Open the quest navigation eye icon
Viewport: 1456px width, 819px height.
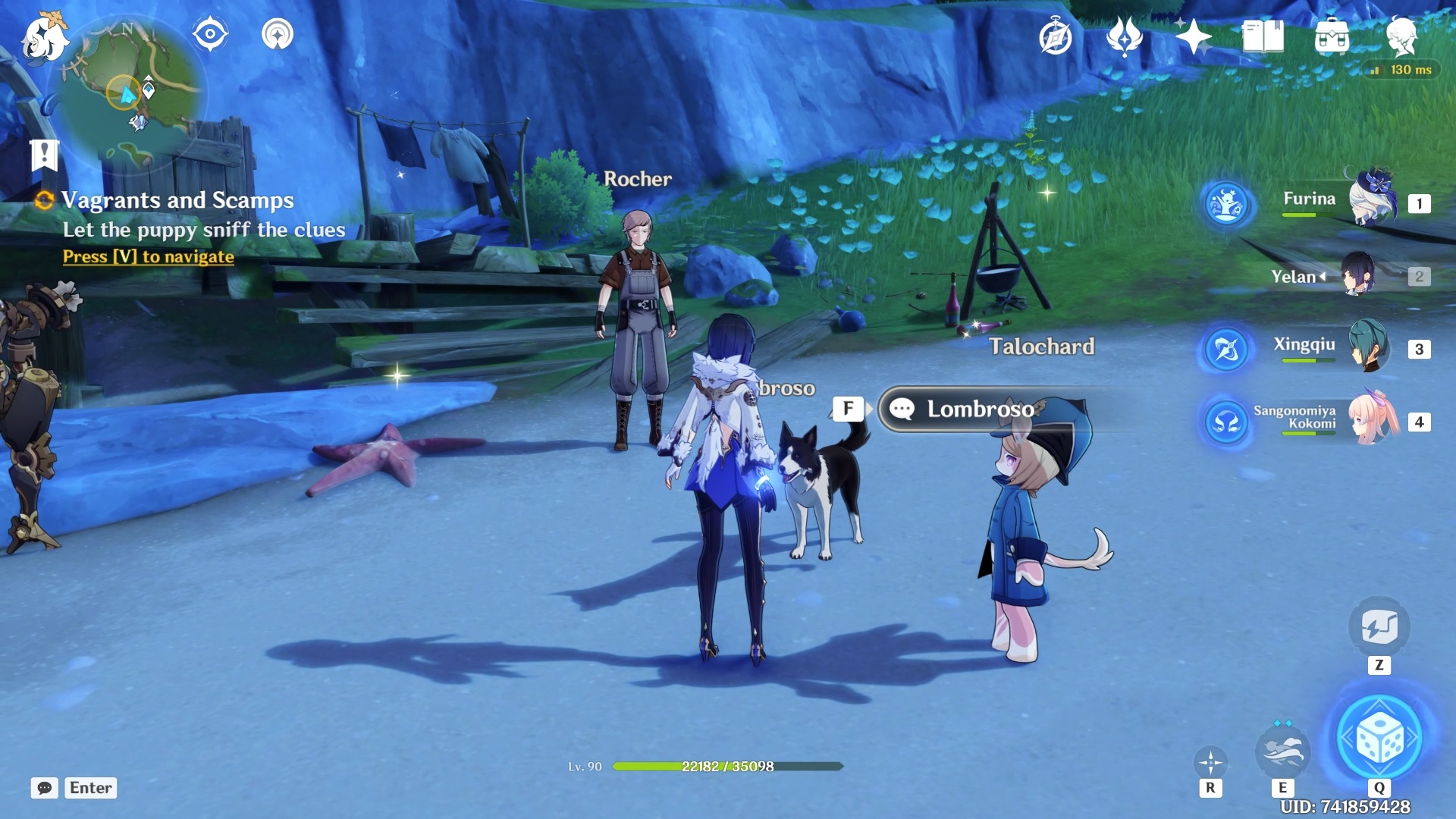click(x=210, y=35)
